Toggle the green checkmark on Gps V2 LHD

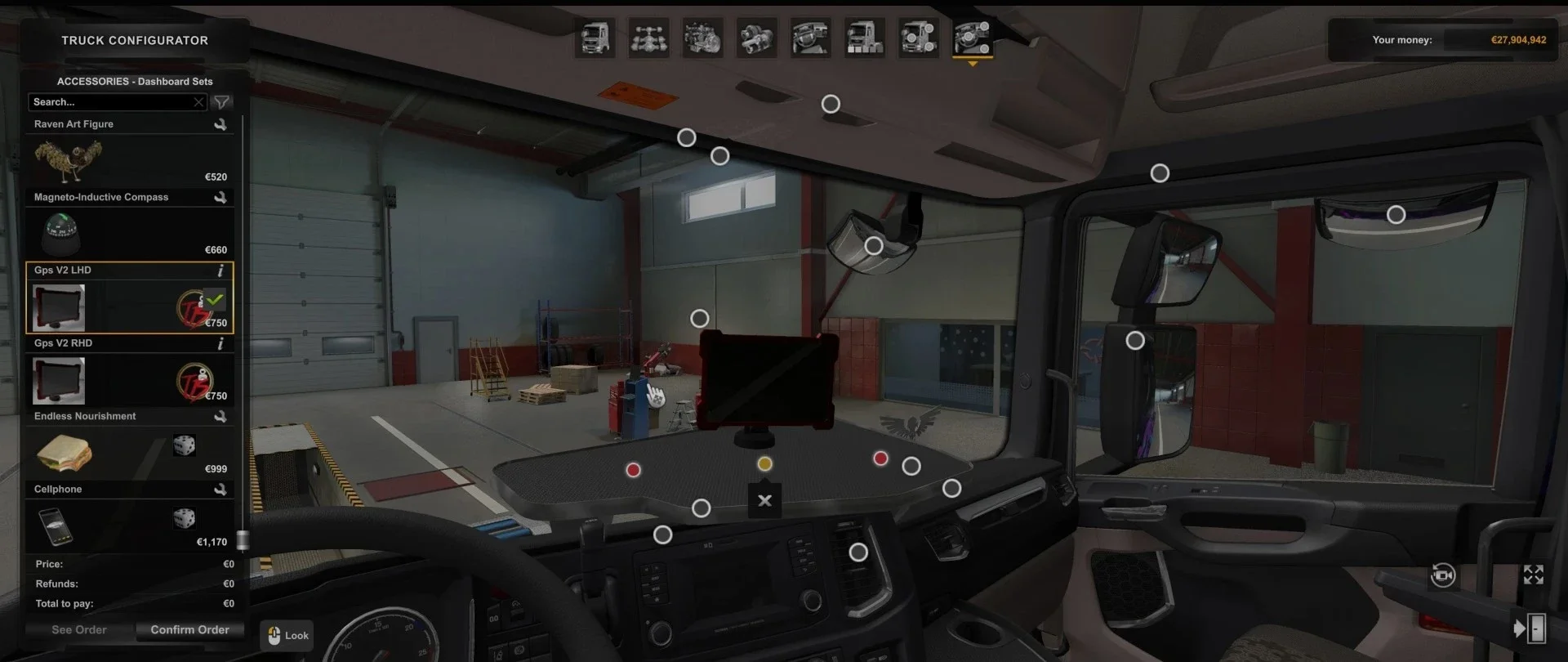[215, 301]
